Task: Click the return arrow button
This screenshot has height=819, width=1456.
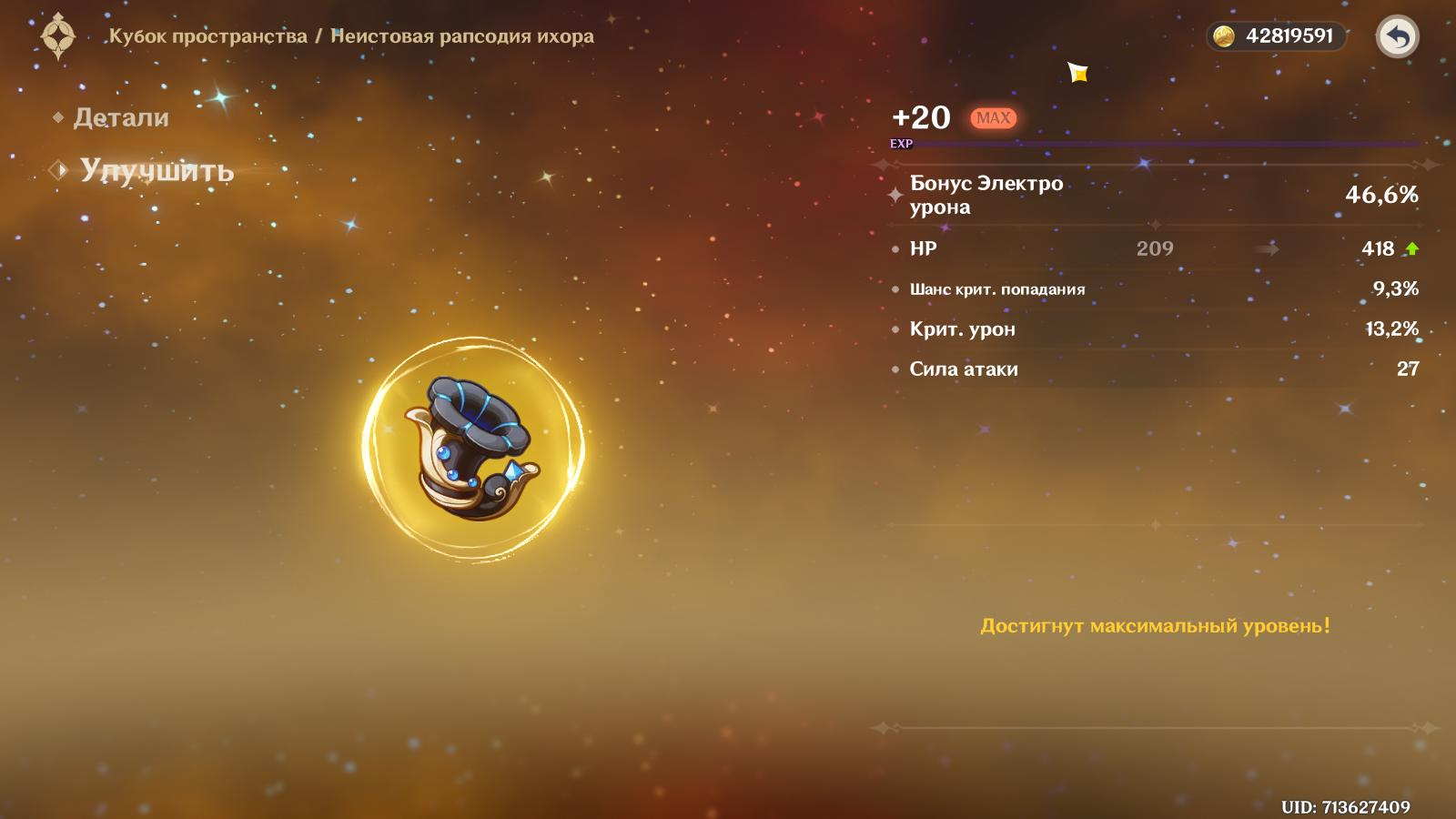Action: [1397, 37]
